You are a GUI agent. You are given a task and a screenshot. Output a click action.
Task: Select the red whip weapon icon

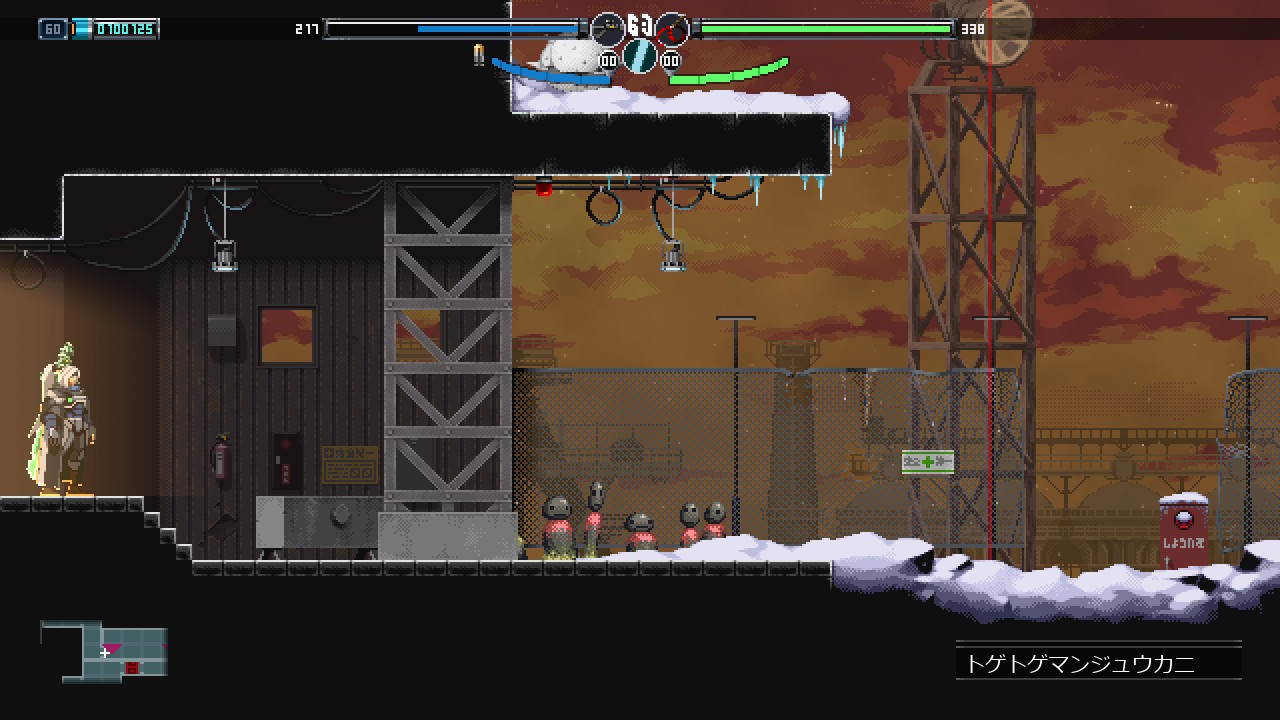coord(672,29)
